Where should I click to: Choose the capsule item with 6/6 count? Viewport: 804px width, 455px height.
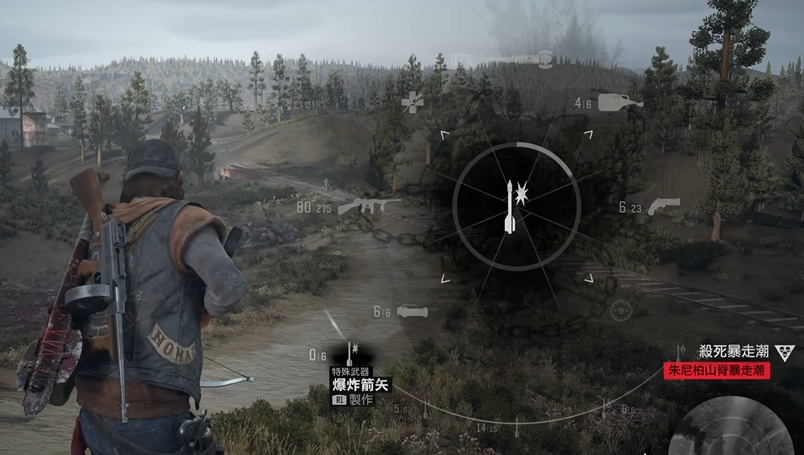[413, 312]
